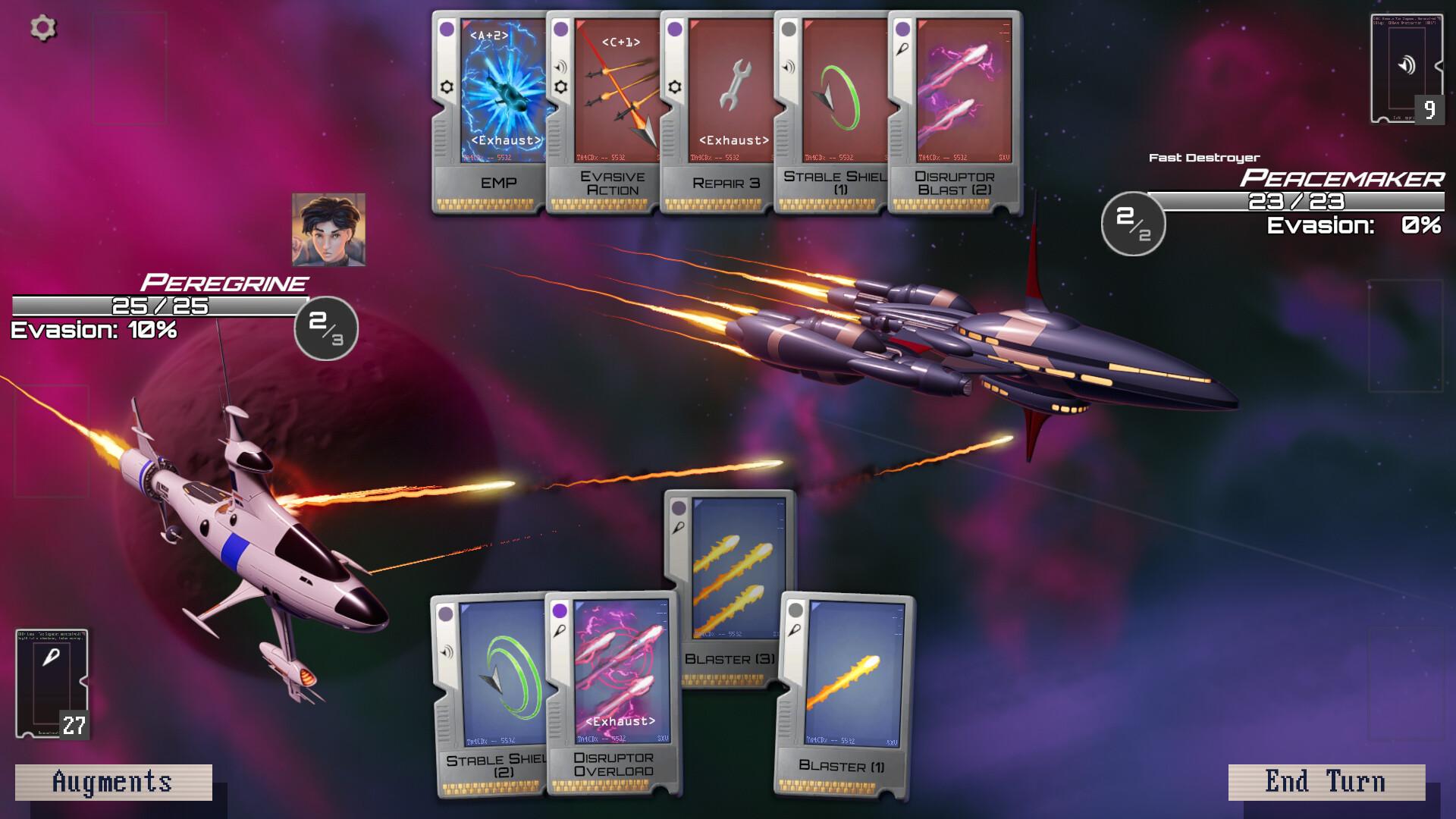Screen dimensions: 1456x819
Task: Click the gear icon on the Repair 3 card
Action: tap(673, 87)
